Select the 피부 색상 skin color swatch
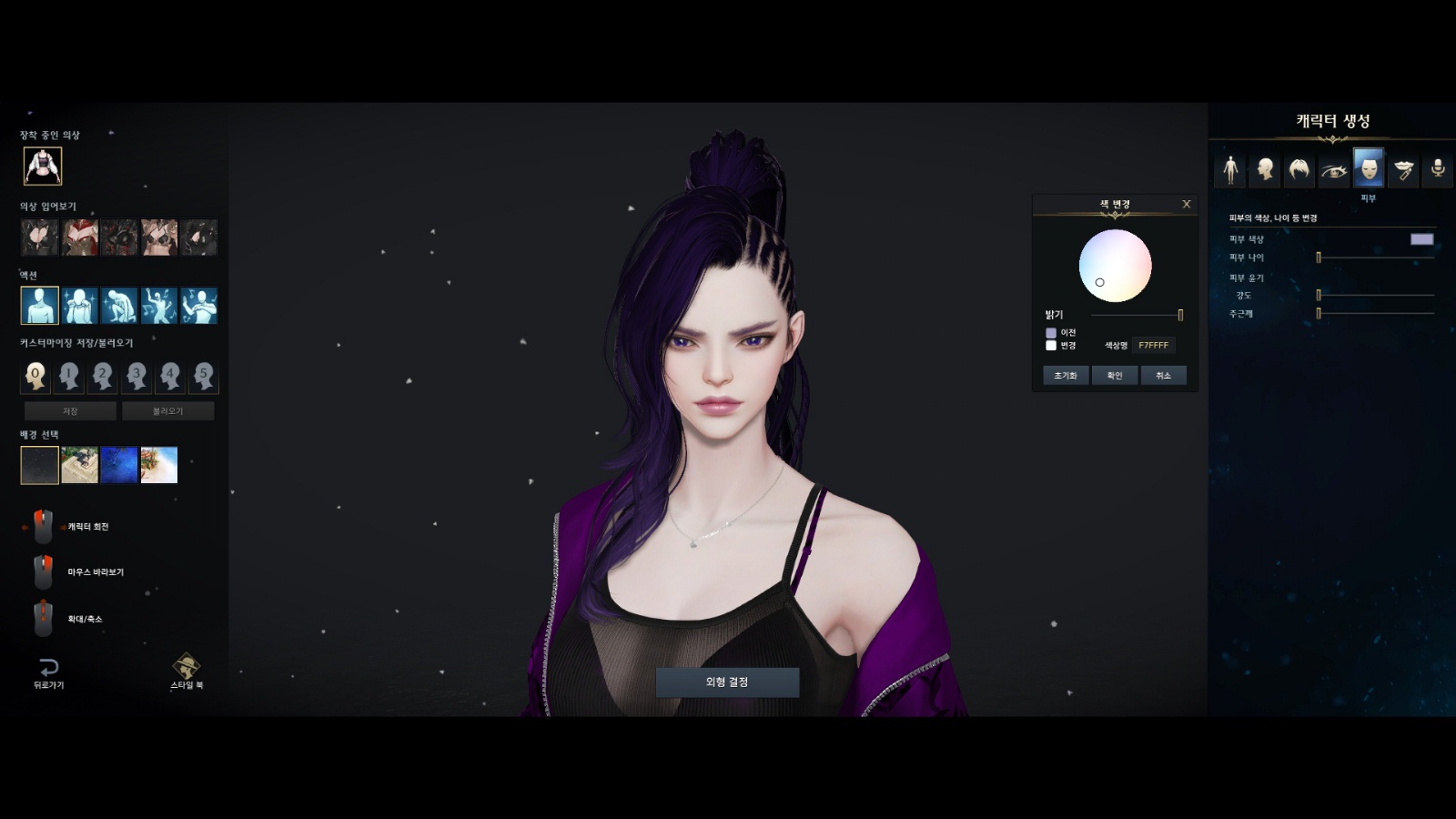The image size is (1456, 819). [x=1421, y=239]
